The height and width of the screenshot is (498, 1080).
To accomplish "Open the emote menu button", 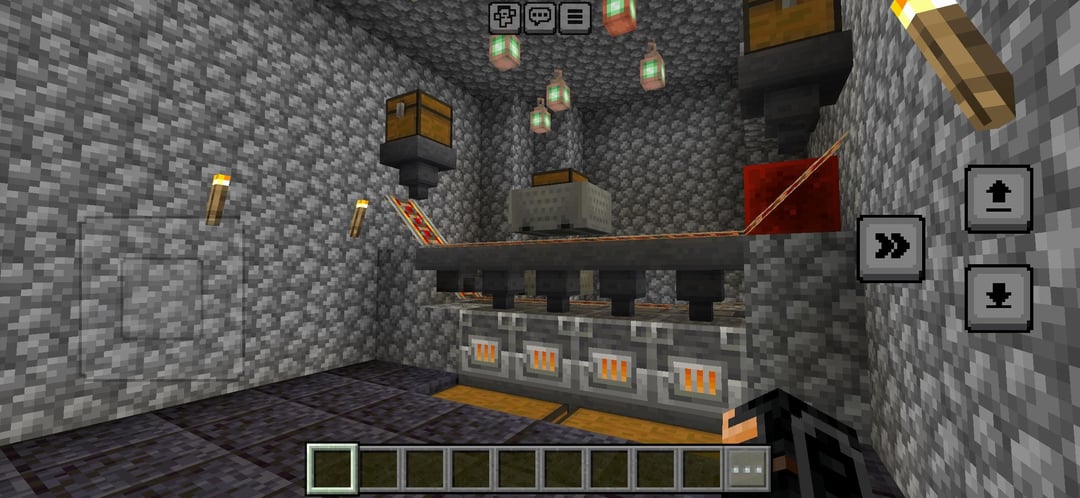I will click(505, 17).
